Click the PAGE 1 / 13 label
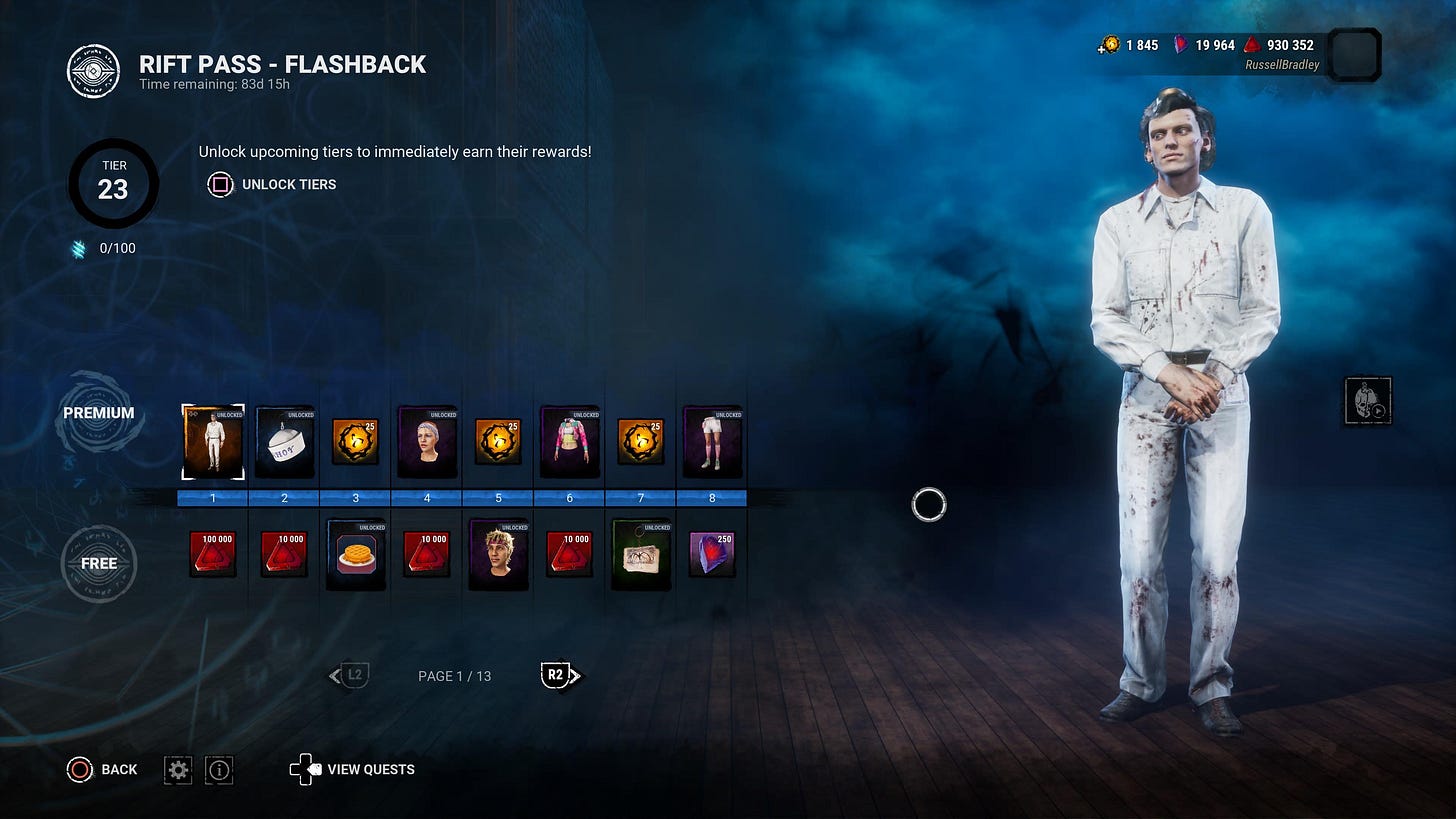 (454, 675)
